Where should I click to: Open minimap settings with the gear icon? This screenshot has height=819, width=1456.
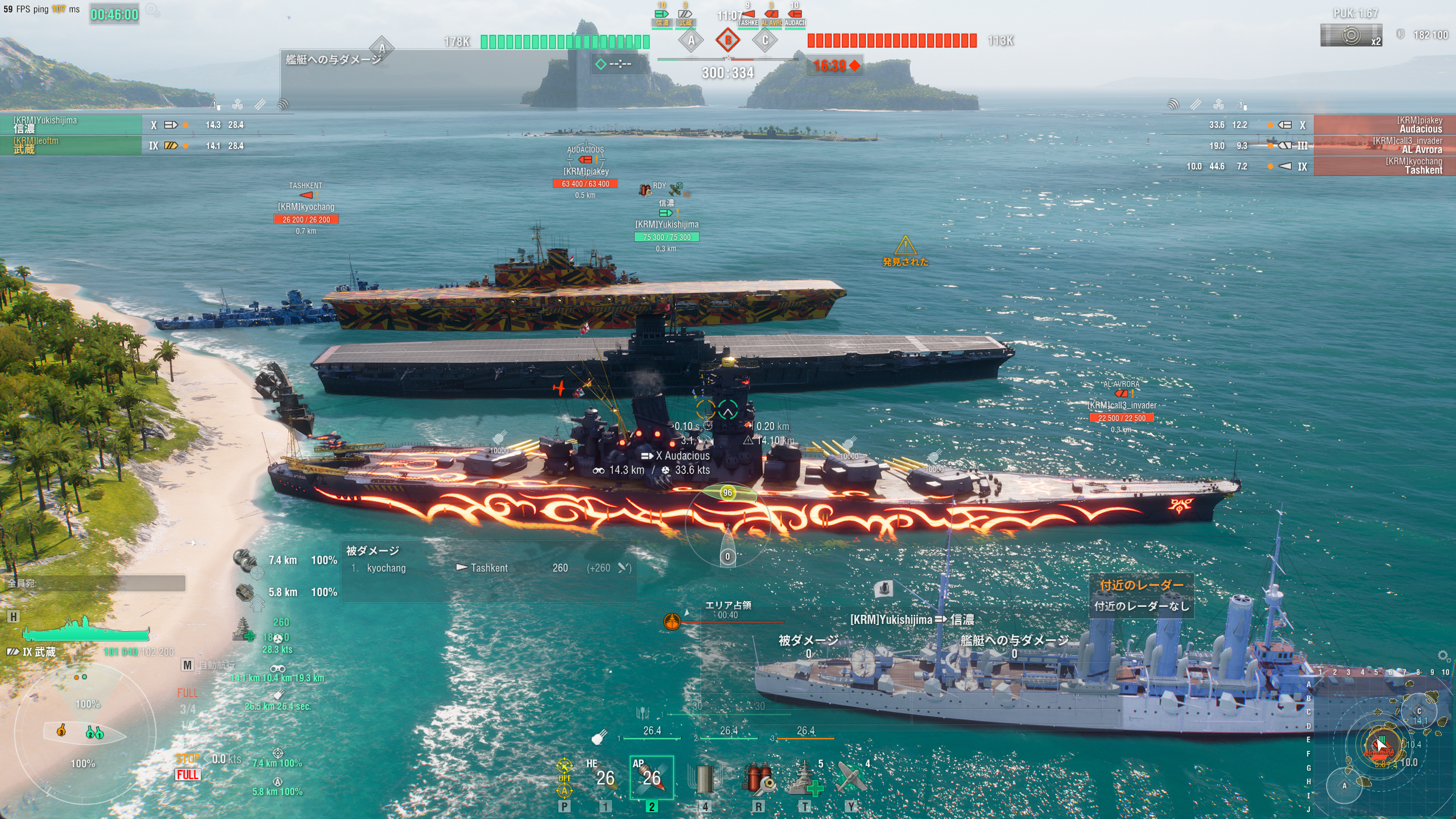[x=1443, y=656]
